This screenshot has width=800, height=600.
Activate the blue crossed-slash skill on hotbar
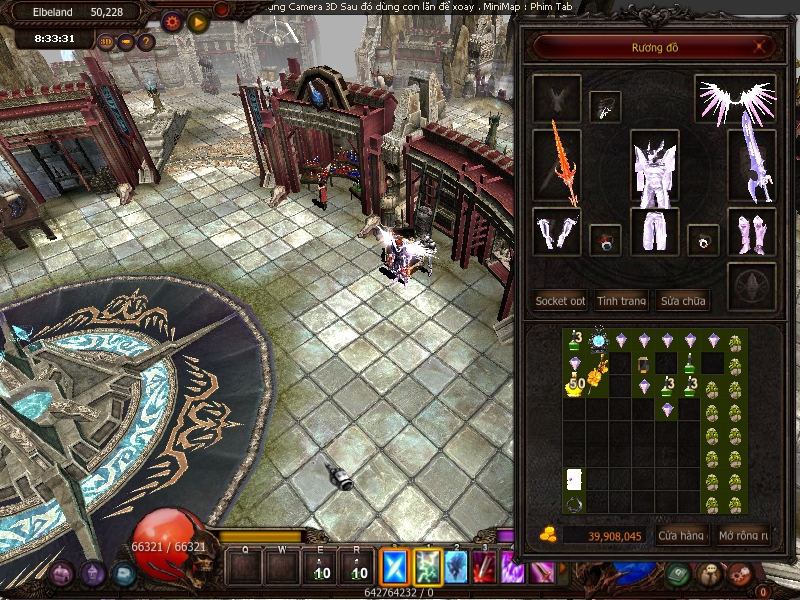pyautogui.click(x=396, y=568)
